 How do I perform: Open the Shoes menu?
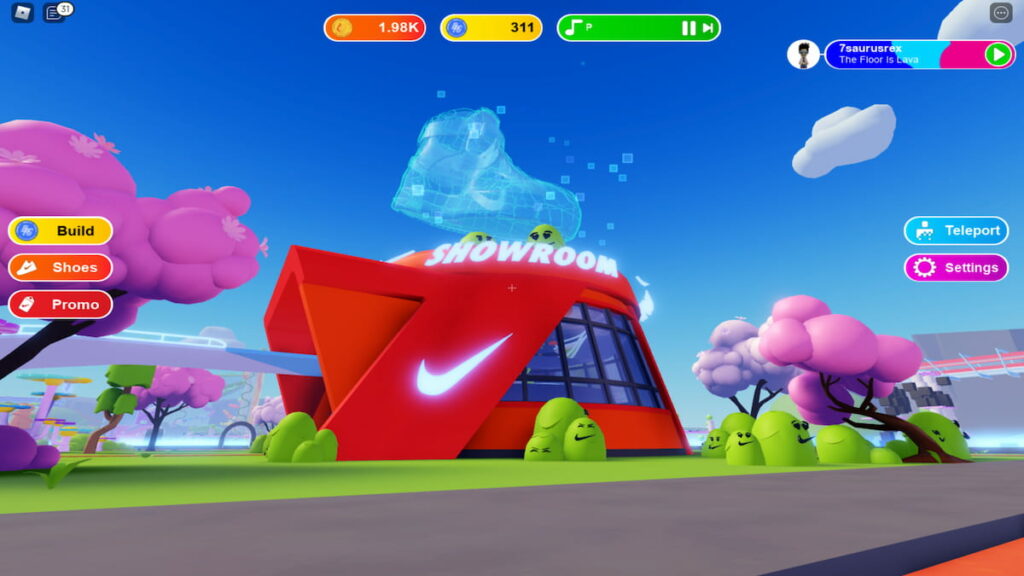click(60, 268)
